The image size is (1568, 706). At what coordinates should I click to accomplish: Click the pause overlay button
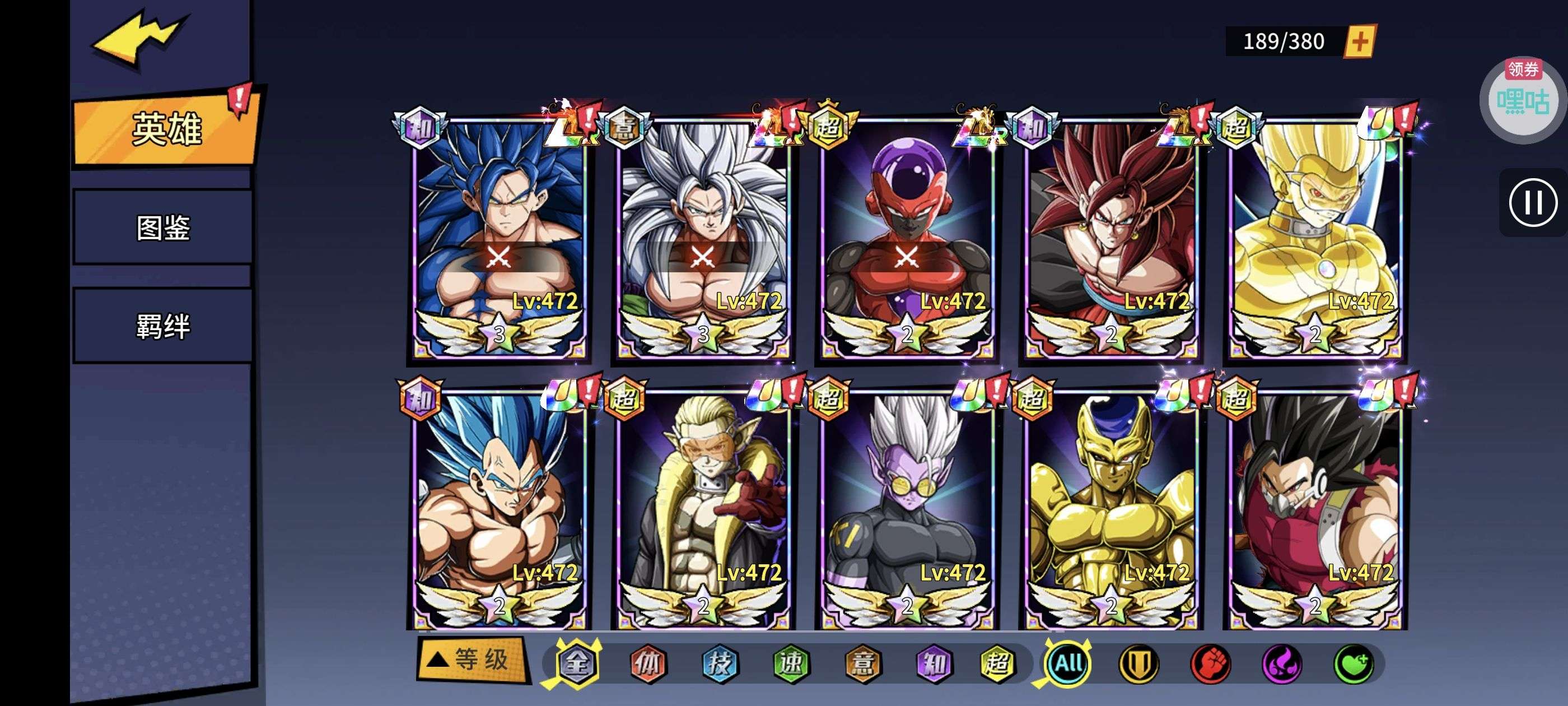[x=1532, y=202]
